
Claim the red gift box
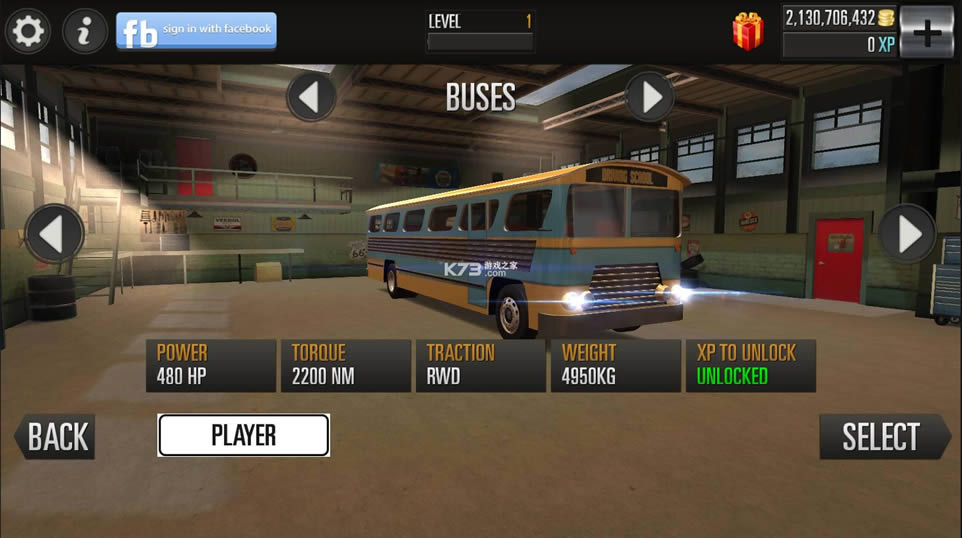[748, 31]
